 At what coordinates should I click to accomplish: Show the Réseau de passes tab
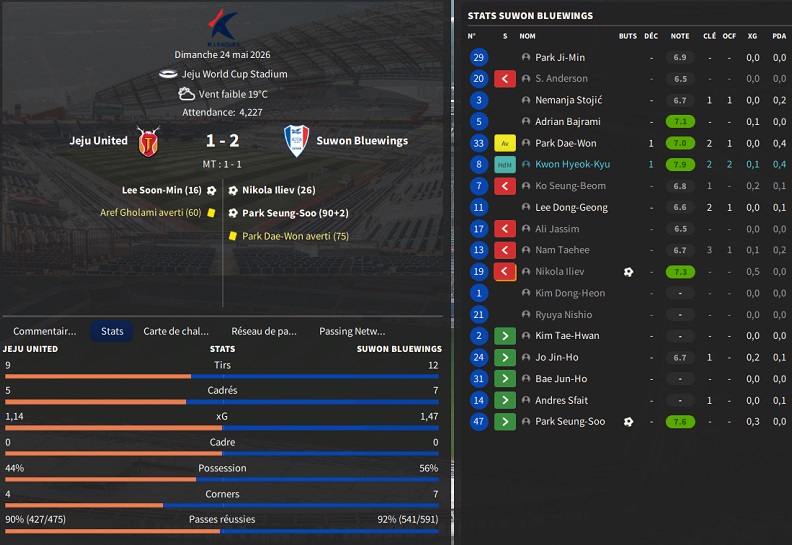tap(263, 331)
